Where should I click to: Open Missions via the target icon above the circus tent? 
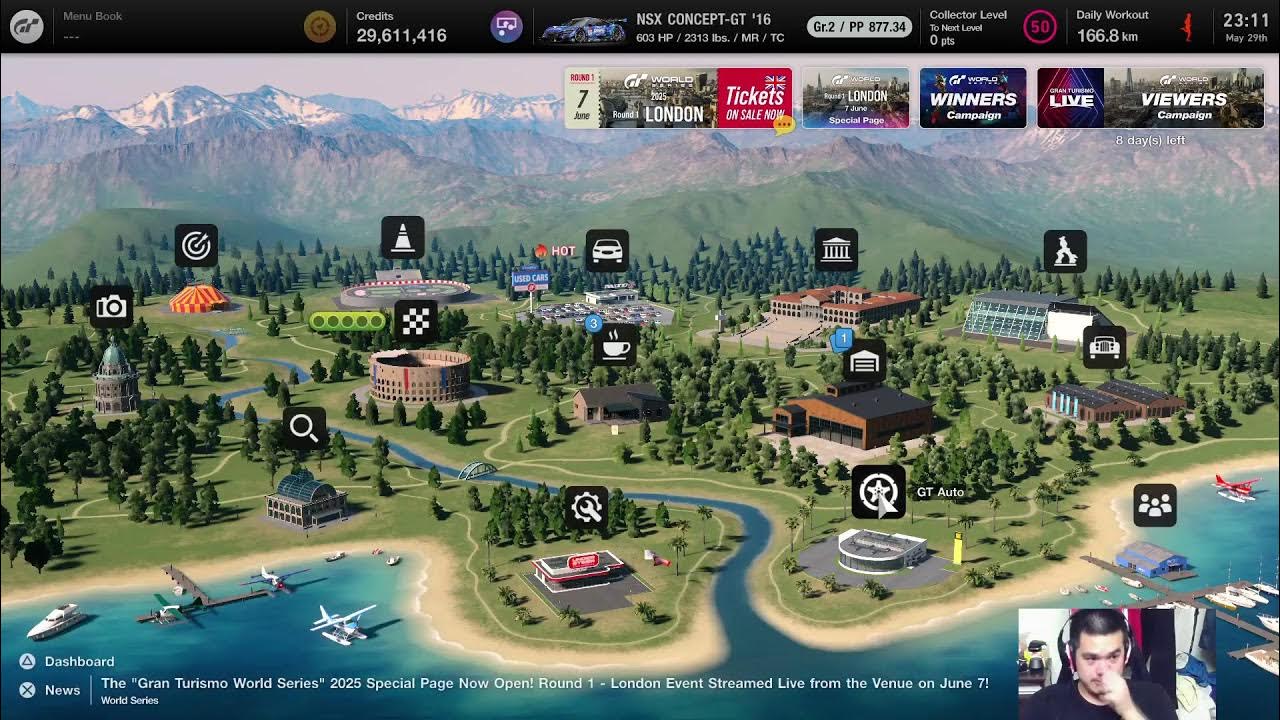tap(196, 245)
